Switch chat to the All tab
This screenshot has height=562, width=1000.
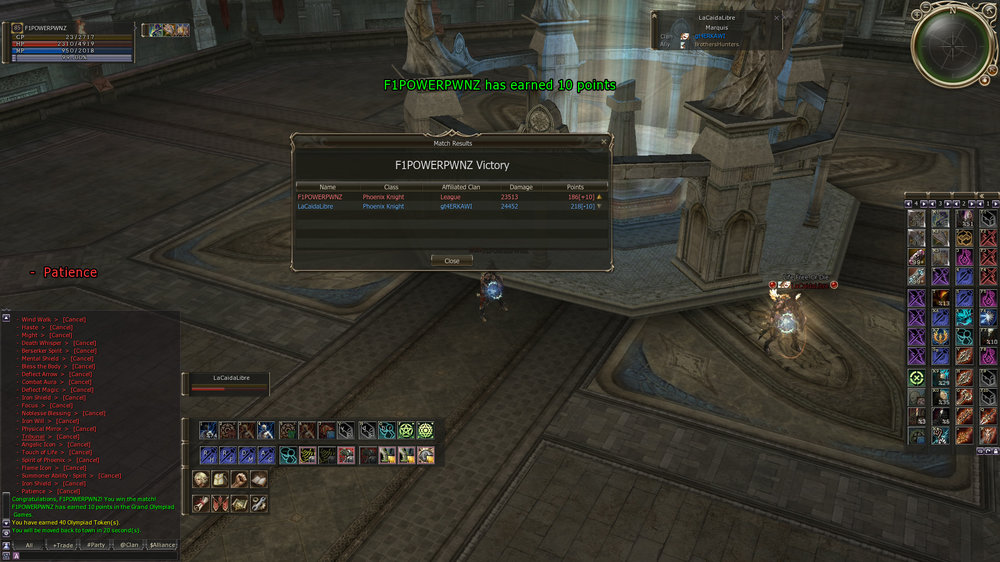(30, 545)
